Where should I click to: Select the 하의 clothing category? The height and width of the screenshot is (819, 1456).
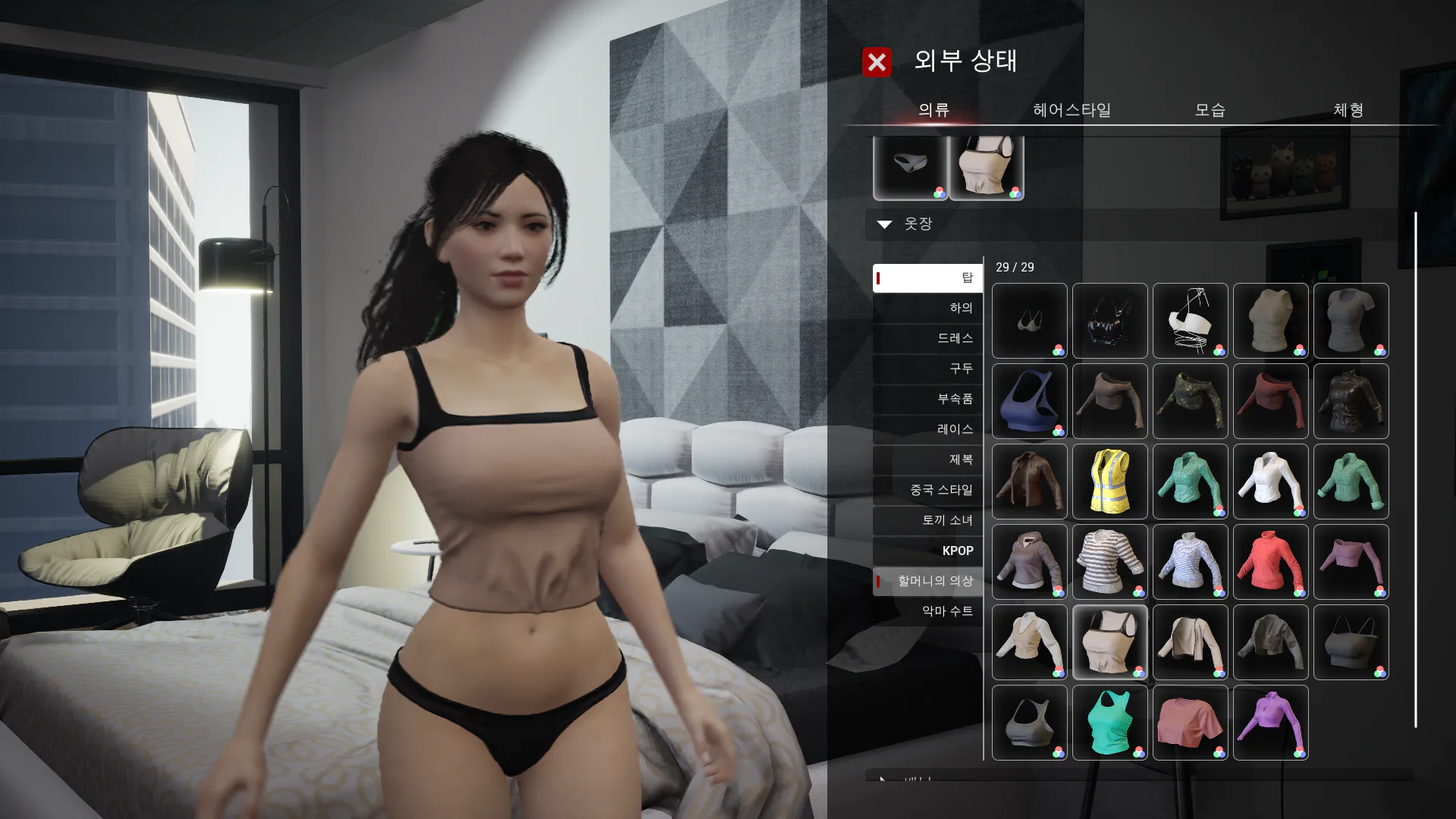point(928,308)
